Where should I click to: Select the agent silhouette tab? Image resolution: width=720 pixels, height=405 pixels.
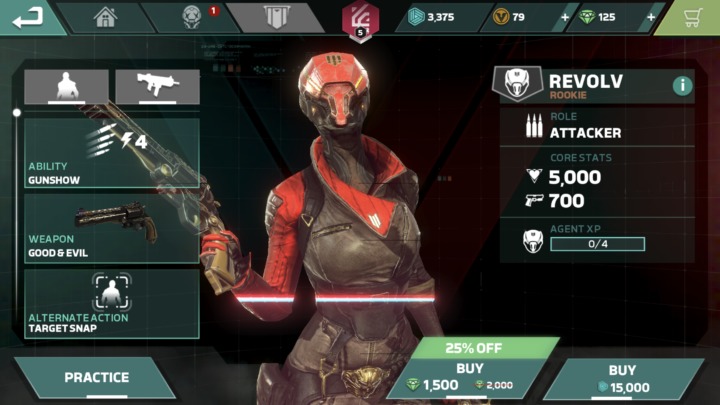pyautogui.click(x=66, y=87)
